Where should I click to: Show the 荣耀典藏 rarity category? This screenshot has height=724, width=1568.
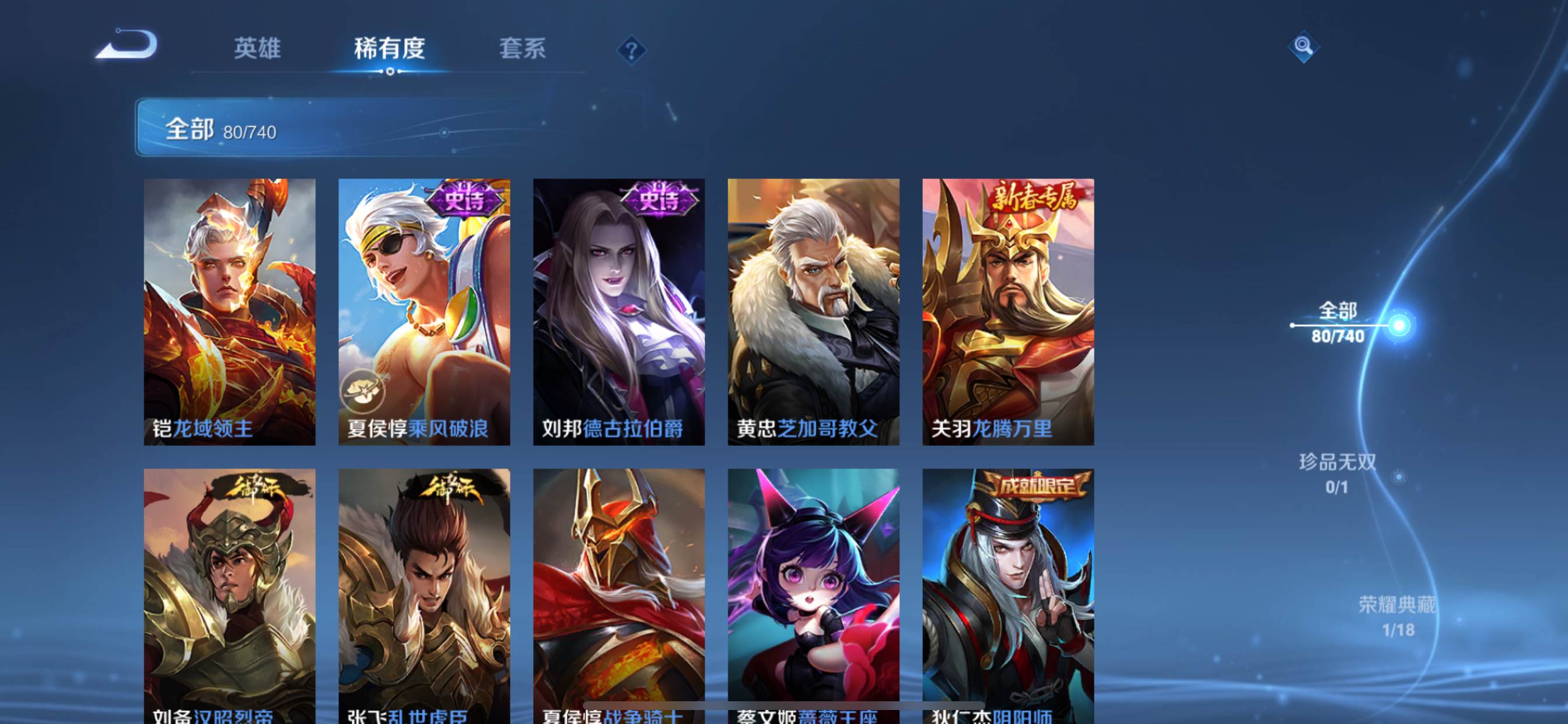coord(1398,616)
